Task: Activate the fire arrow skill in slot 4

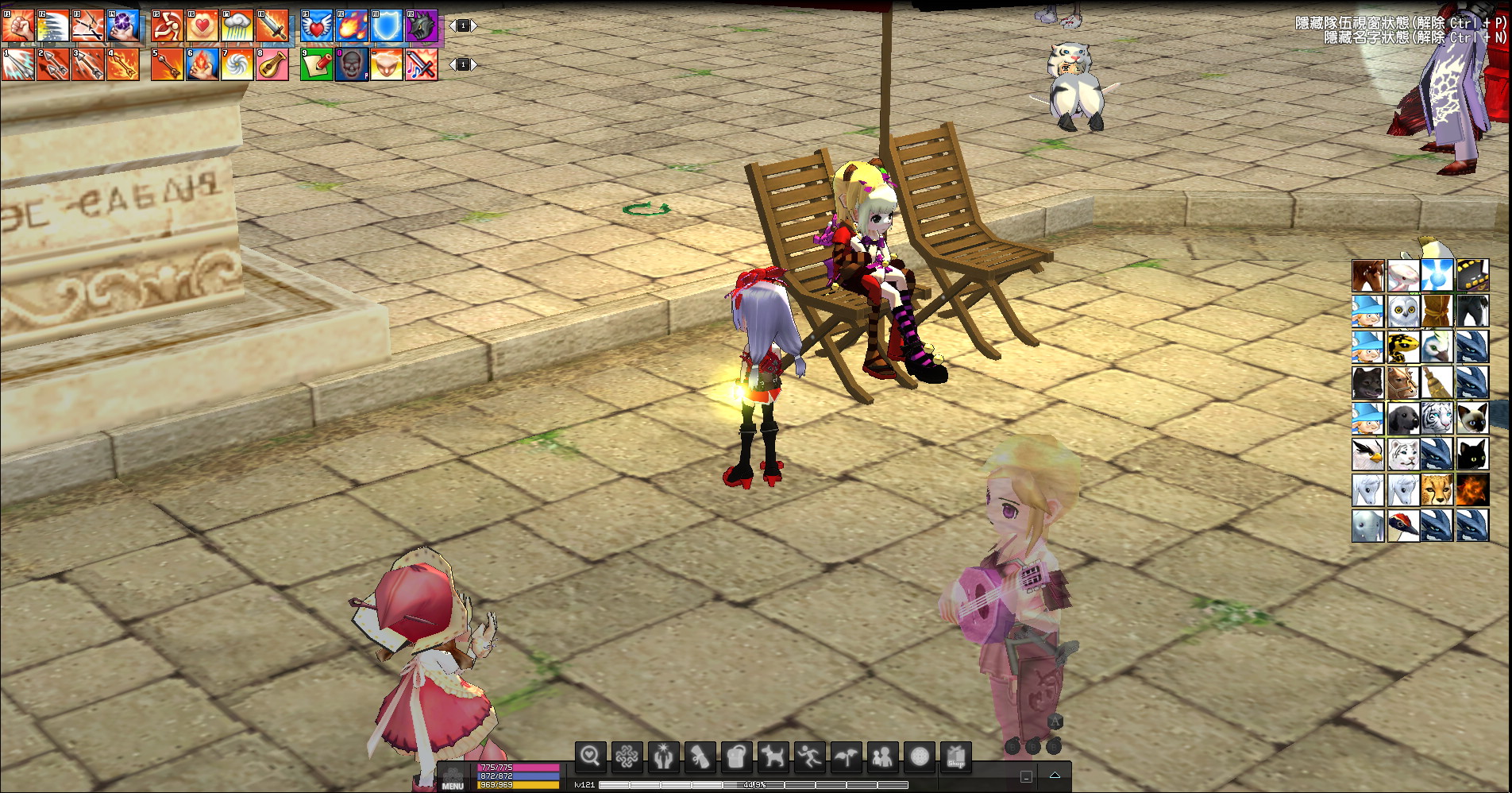Action: pos(122,65)
